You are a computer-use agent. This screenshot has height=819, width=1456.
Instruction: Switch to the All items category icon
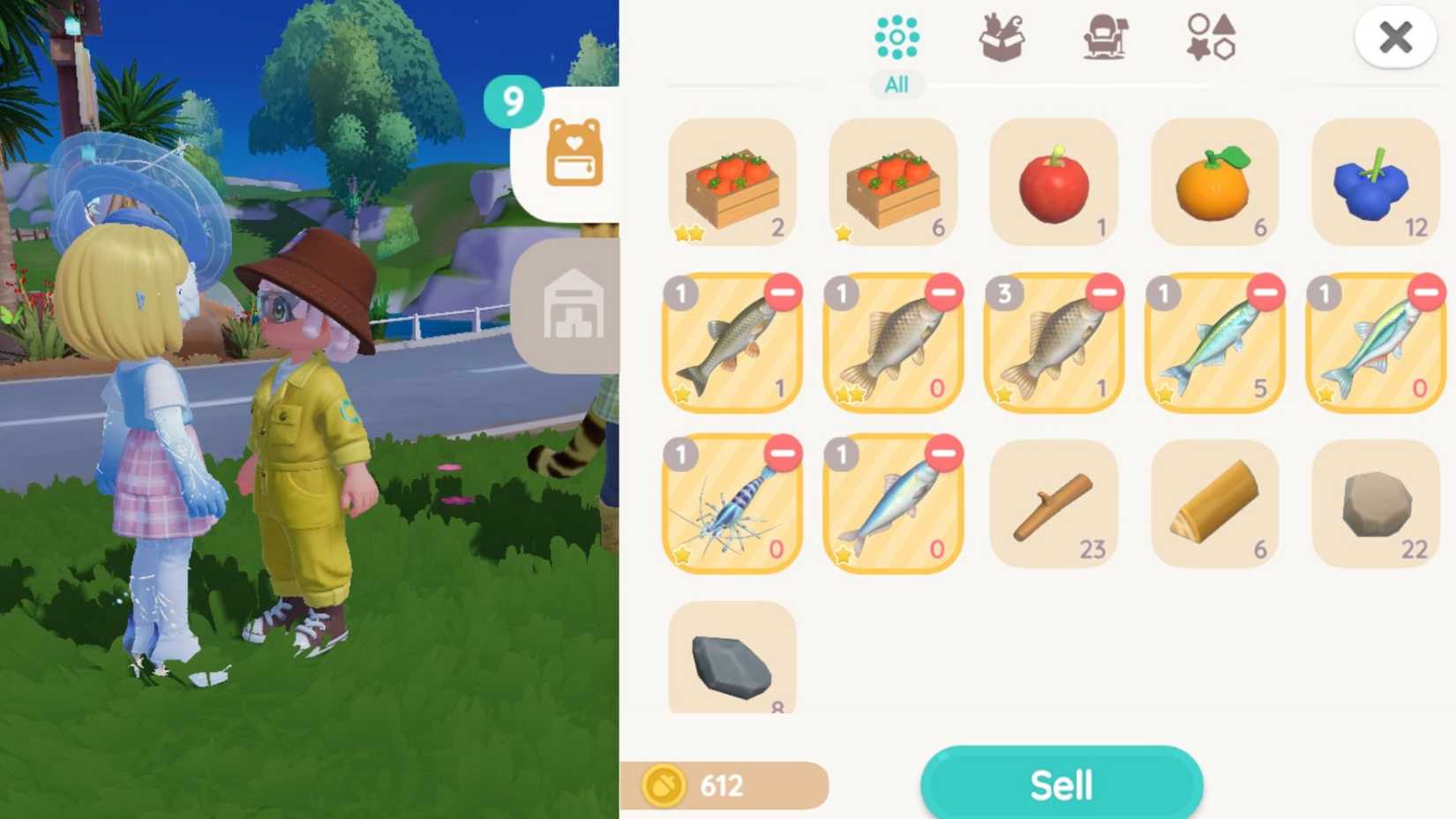[897, 37]
